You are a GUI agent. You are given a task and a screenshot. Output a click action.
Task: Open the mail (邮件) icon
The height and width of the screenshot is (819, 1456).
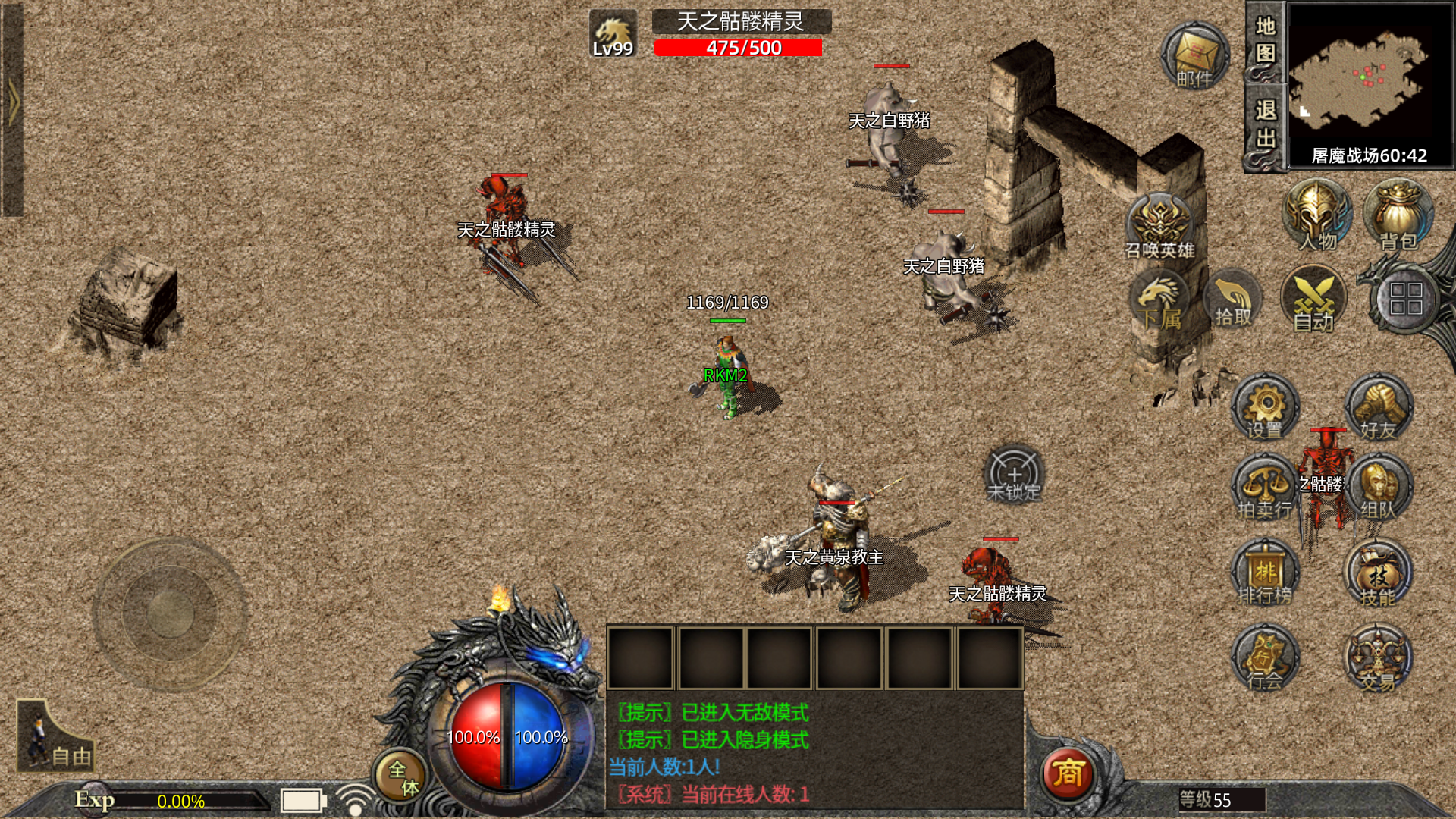(x=1195, y=56)
